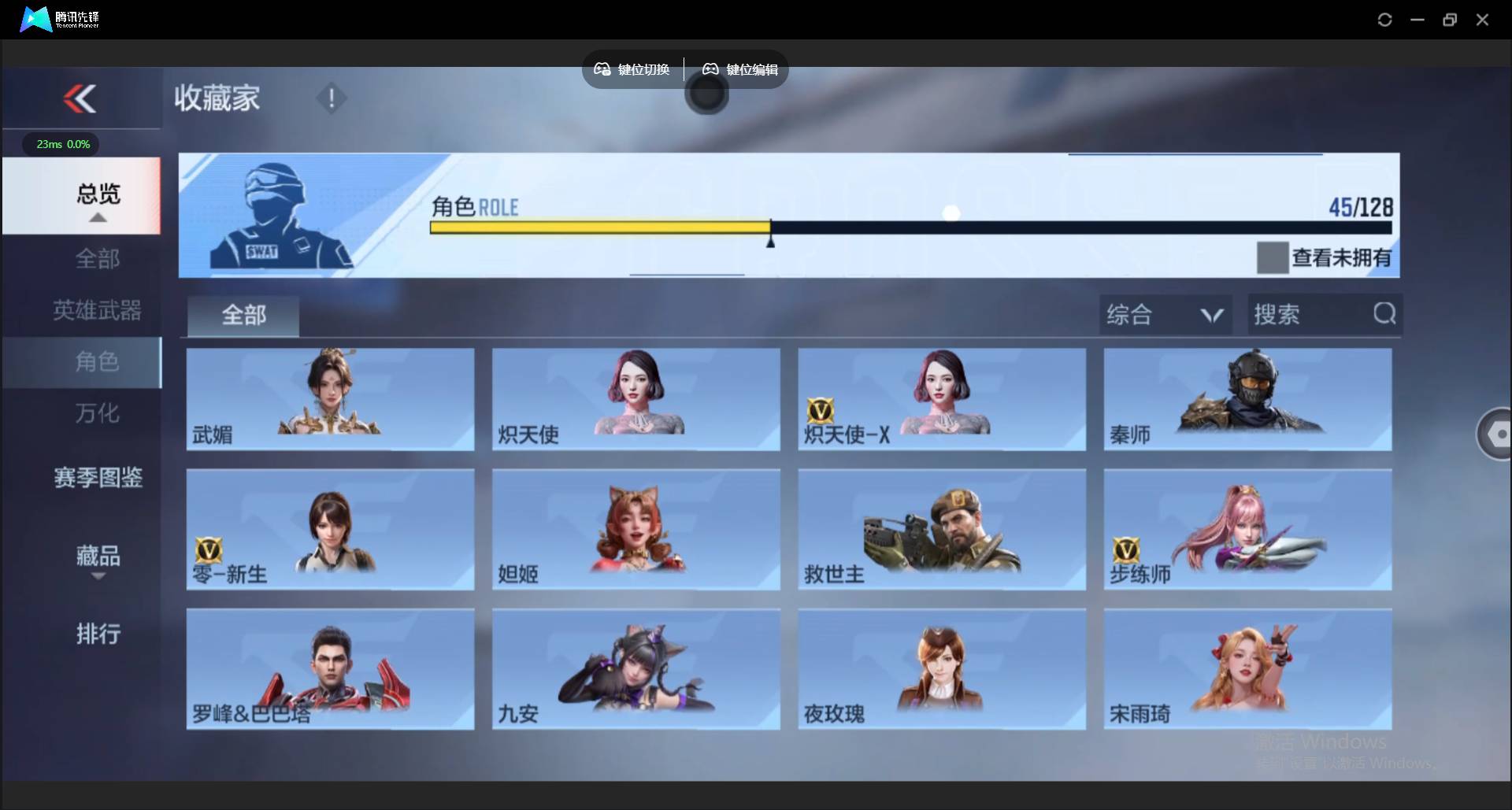Expand the 藏品 sidebar section
Image resolution: width=1512 pixels, height=810 pixels.
[x=97, y=559]
